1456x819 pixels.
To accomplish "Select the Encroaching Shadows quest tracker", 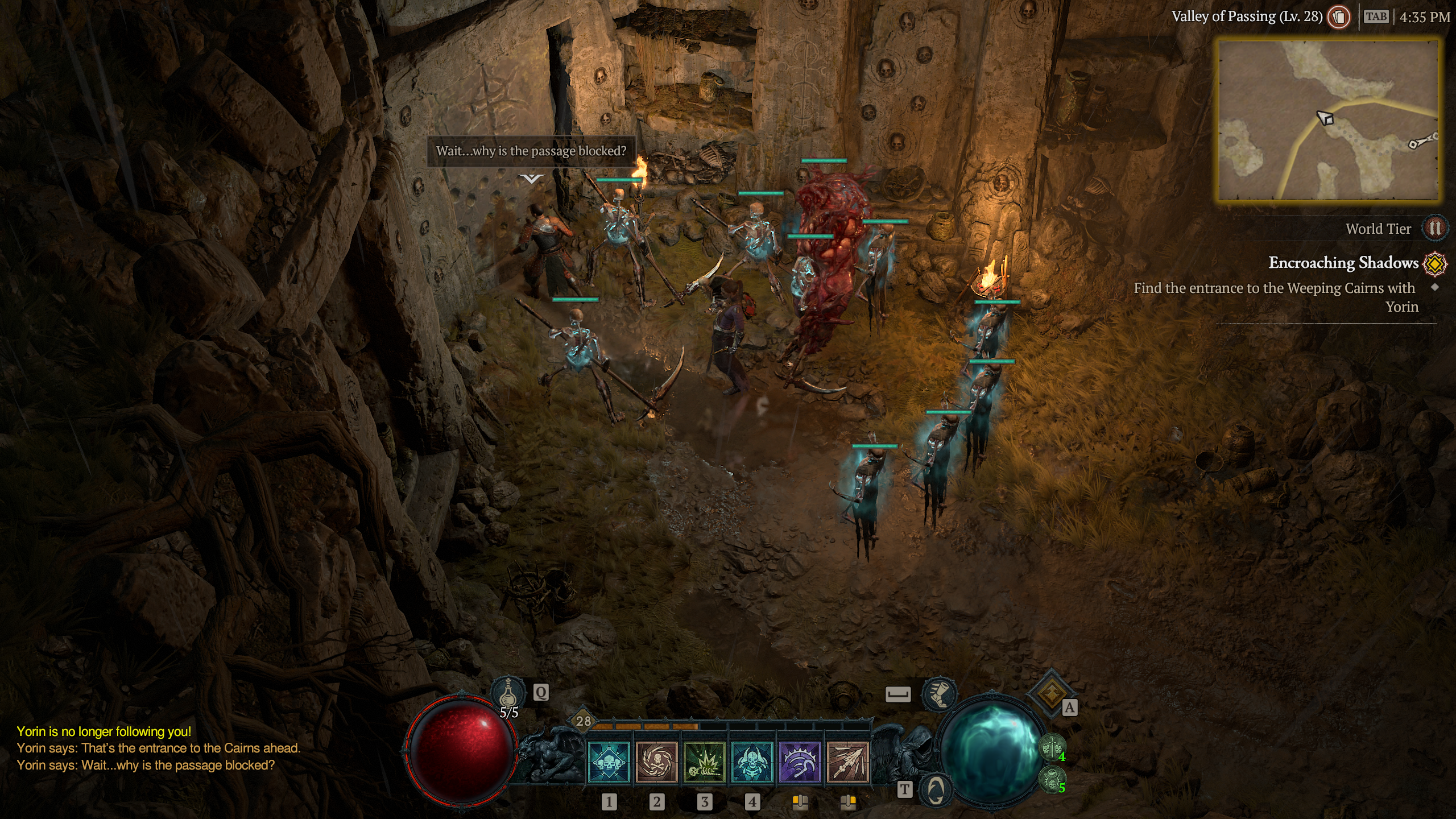I will click(1343, 263).
